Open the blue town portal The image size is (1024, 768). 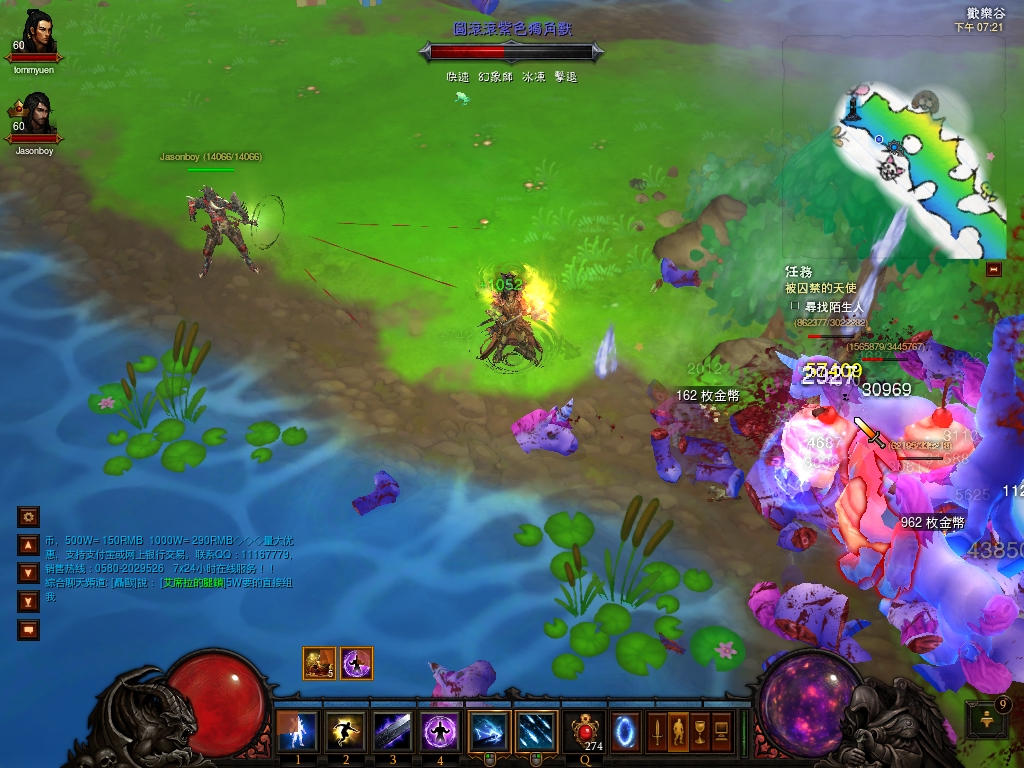(x=626, y=731)
